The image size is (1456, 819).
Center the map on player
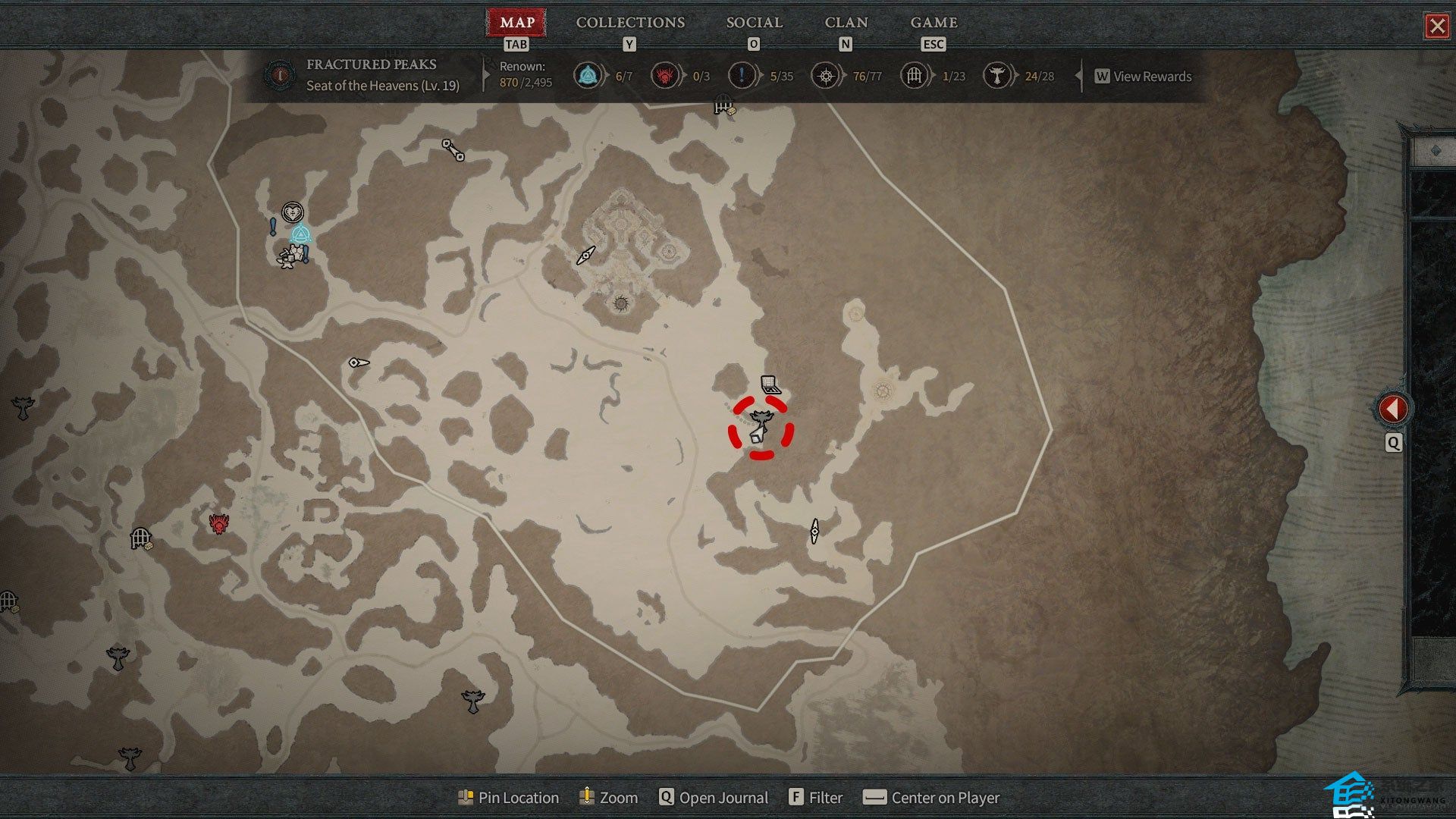coord(932,798)
